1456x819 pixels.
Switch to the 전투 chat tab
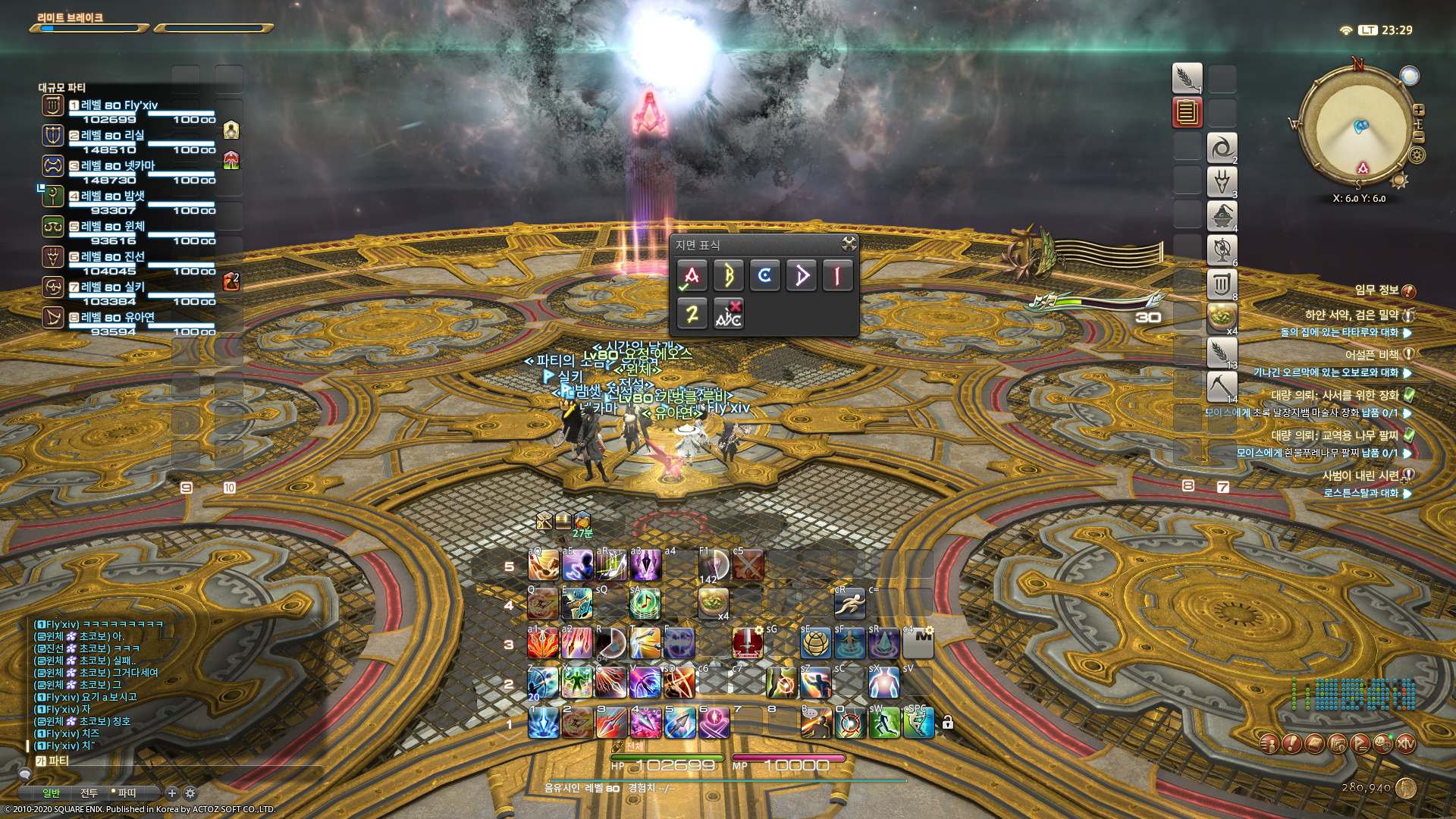89,793
